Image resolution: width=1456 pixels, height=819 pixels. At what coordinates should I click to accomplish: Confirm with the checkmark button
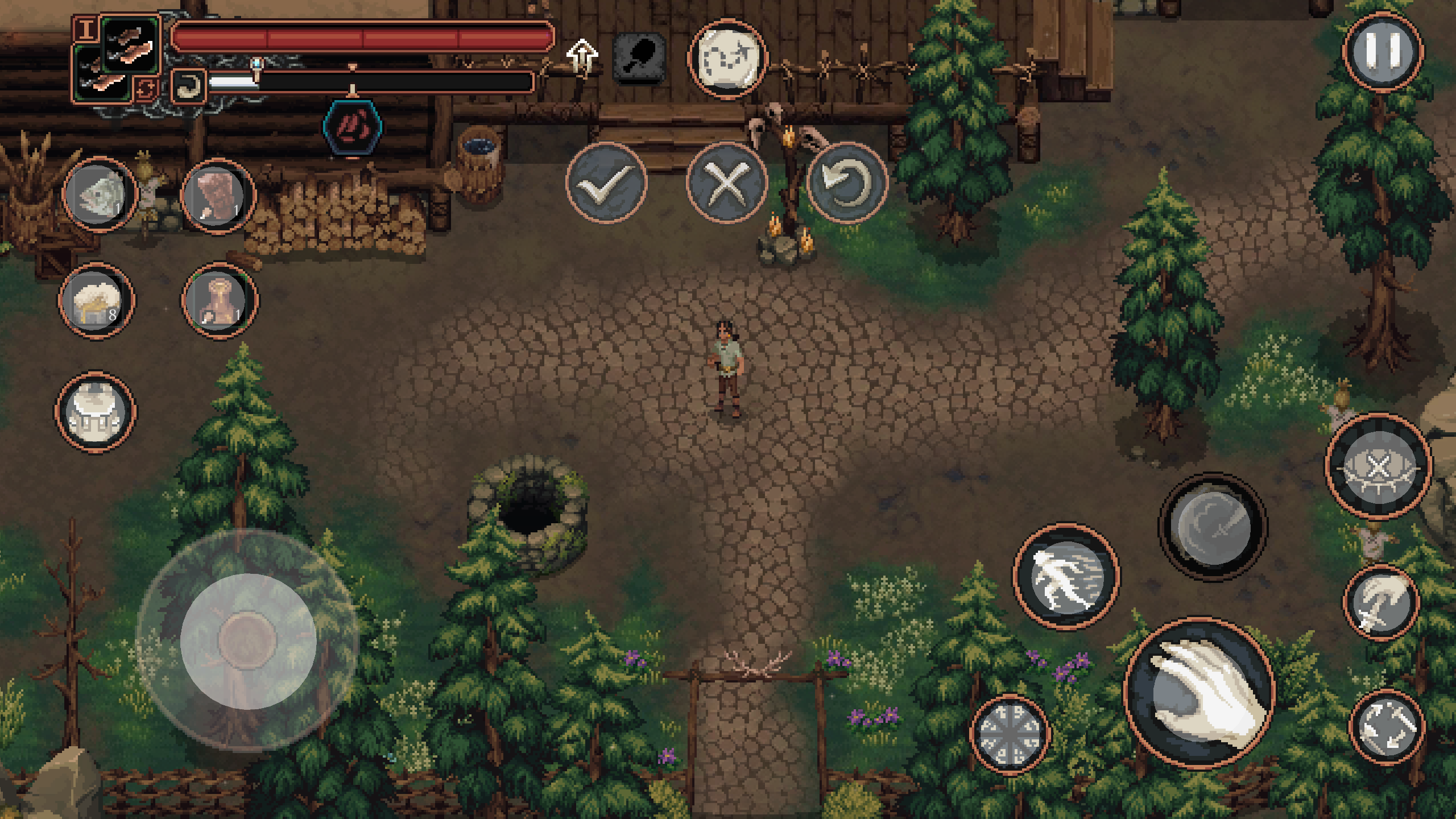[606, 182]
